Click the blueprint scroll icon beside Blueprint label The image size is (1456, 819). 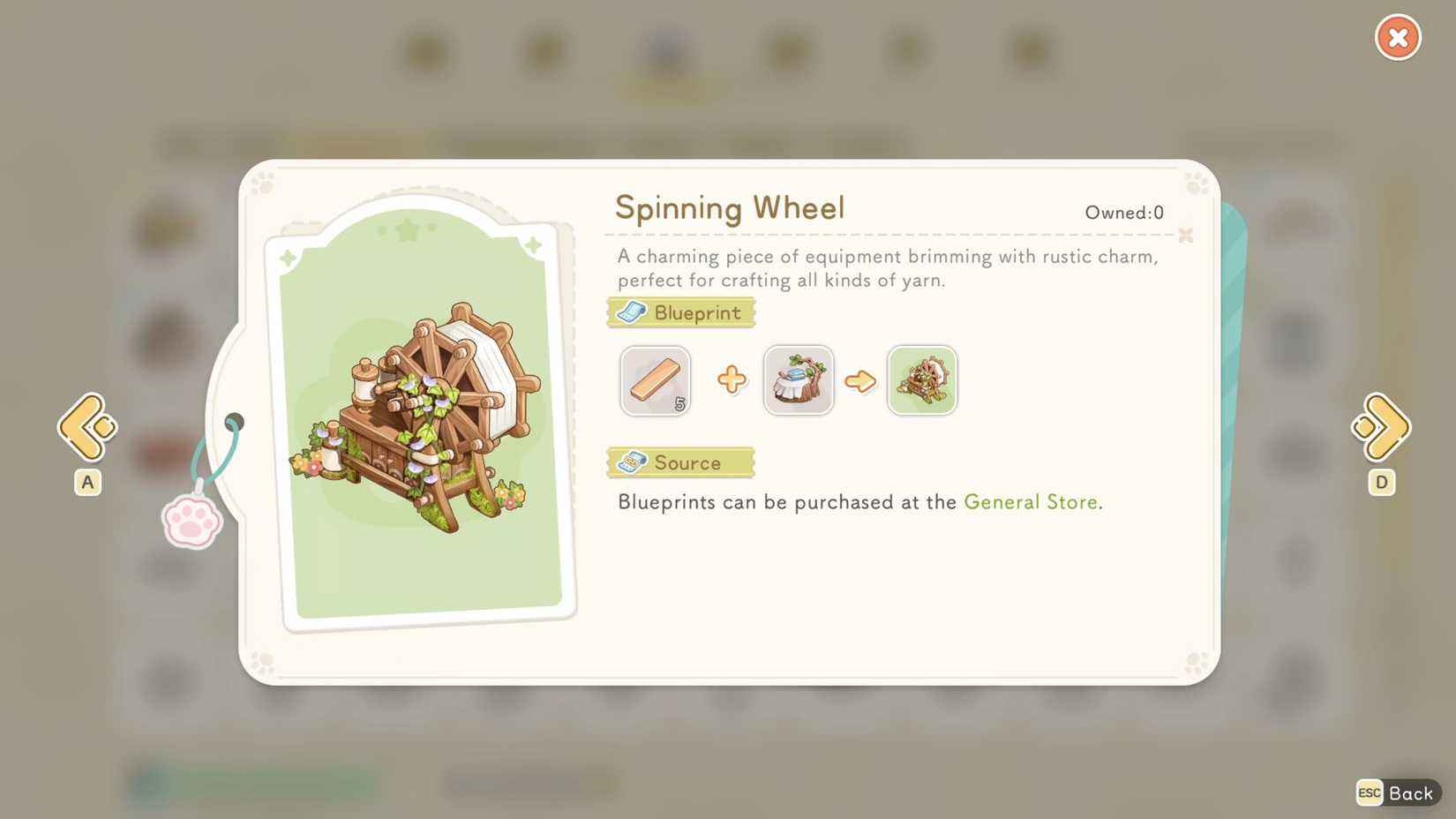pyautogui.click(x=633, y=312)
